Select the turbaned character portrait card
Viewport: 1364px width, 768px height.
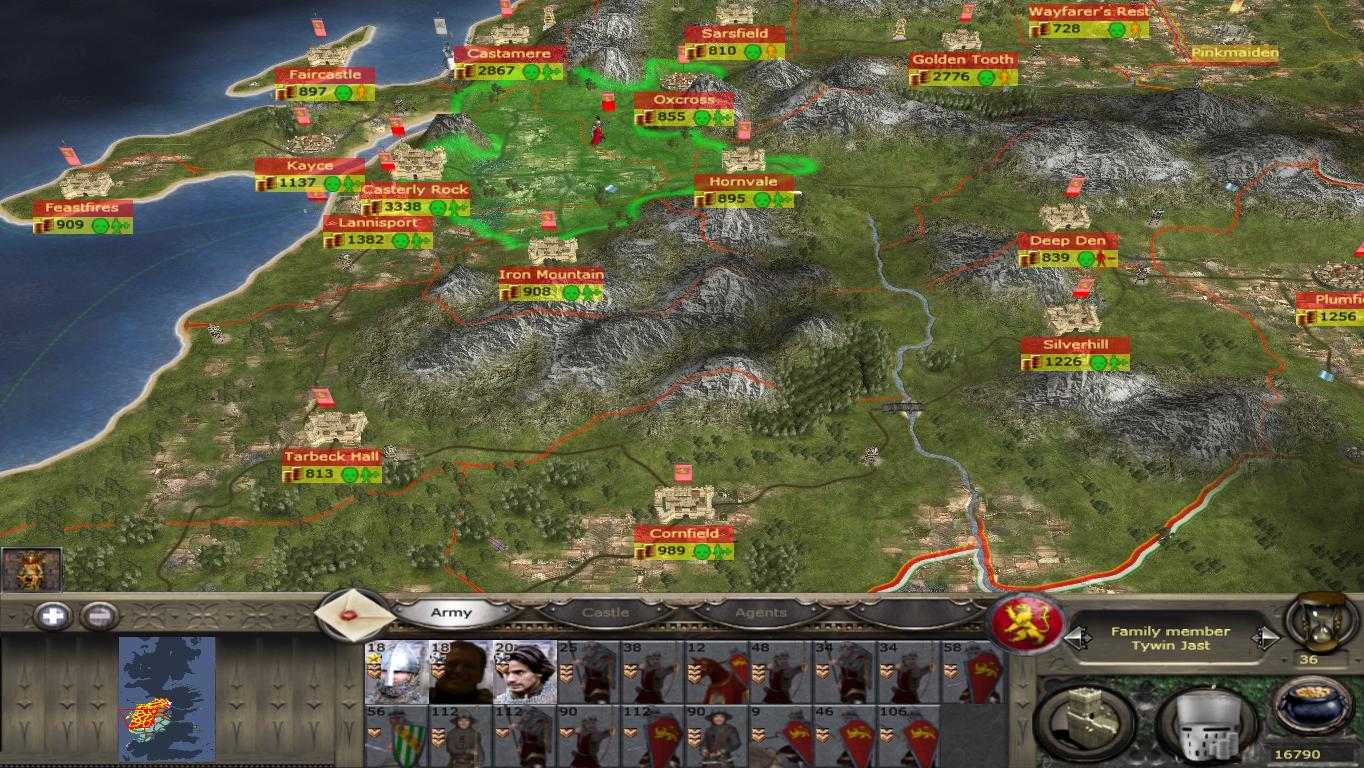pos(524,672)
